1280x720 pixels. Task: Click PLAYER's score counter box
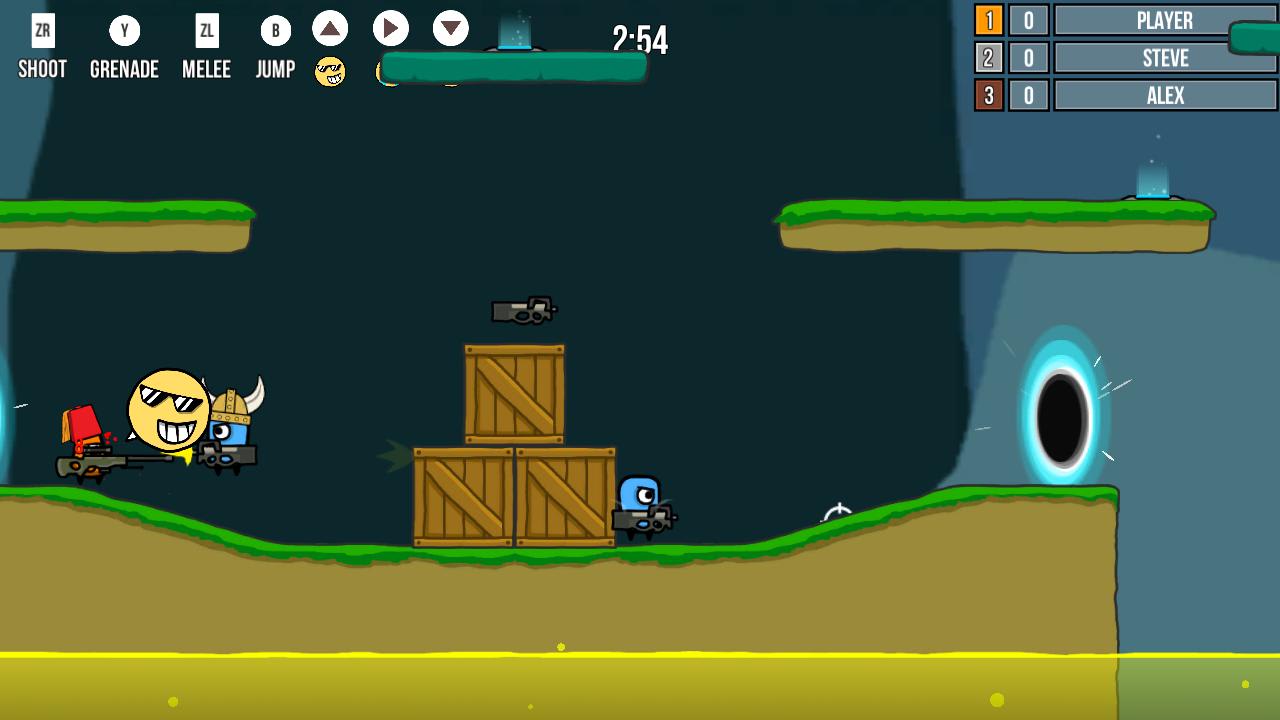[1030, 20]
